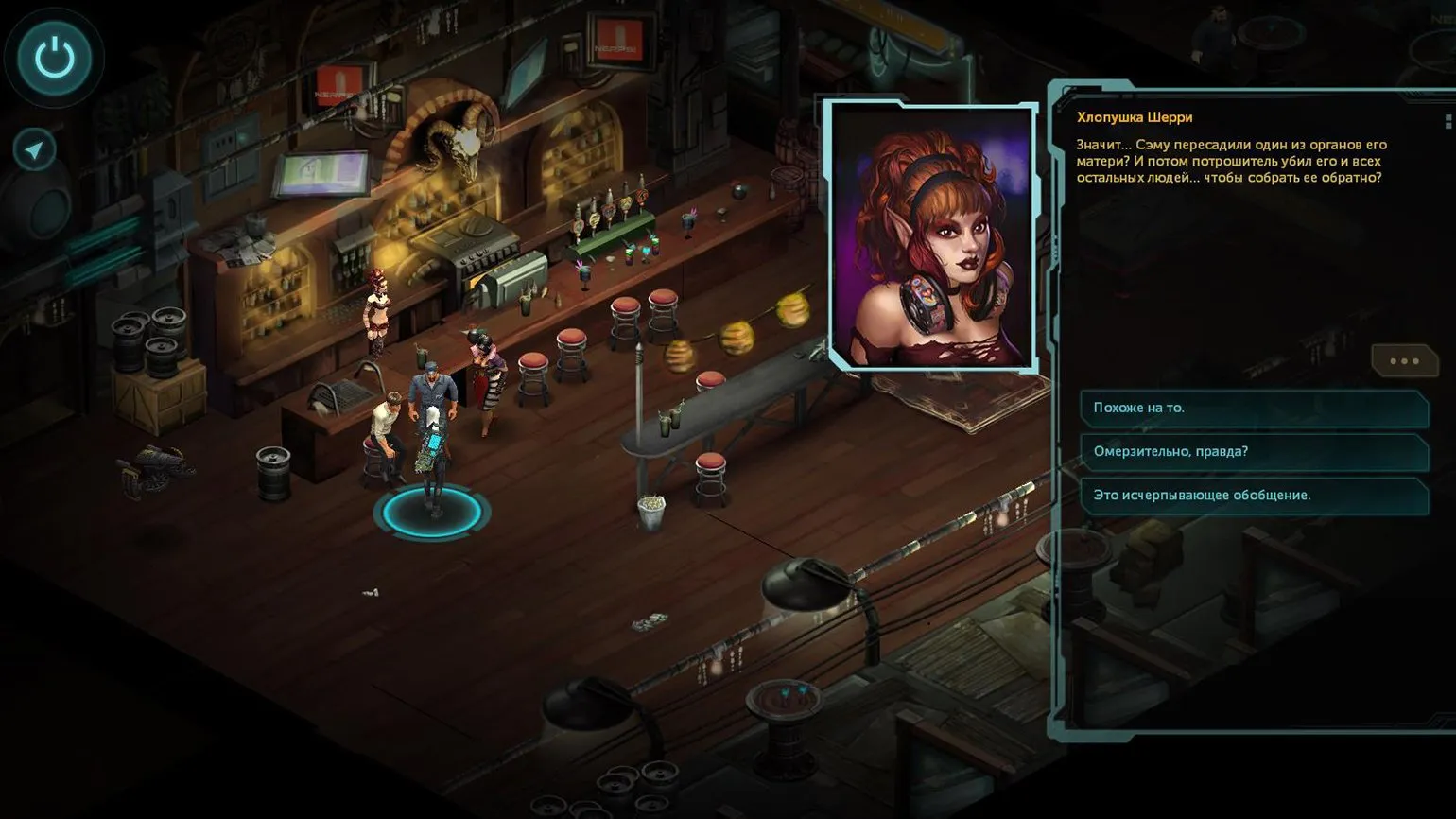This screenshot has width=1456, height=819.
Task: Select the reply "Омерзительно, правда?"
Action: click(x=1253, y=451)
